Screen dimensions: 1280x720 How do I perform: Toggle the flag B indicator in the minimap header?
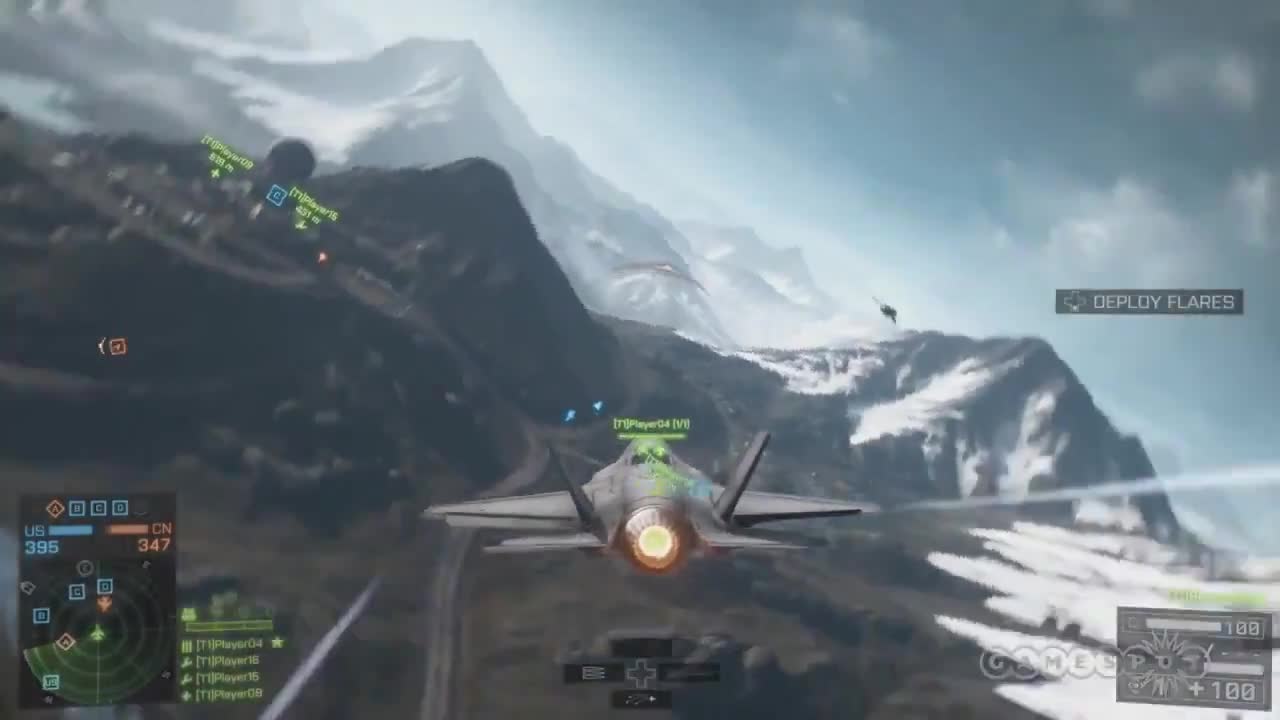[76, 507]
